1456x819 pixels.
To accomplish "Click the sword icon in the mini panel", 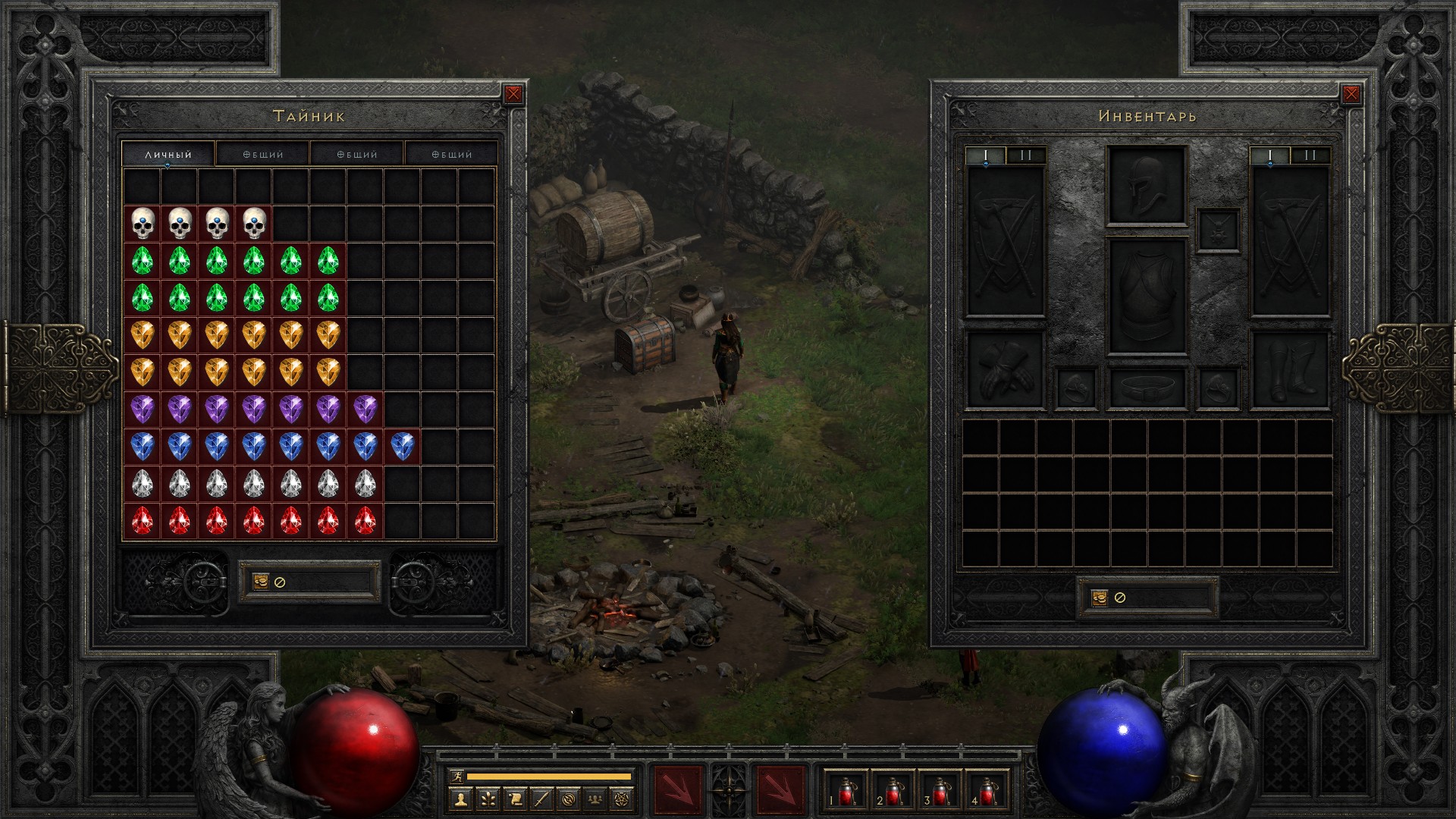I will click(x=541, y=799).
